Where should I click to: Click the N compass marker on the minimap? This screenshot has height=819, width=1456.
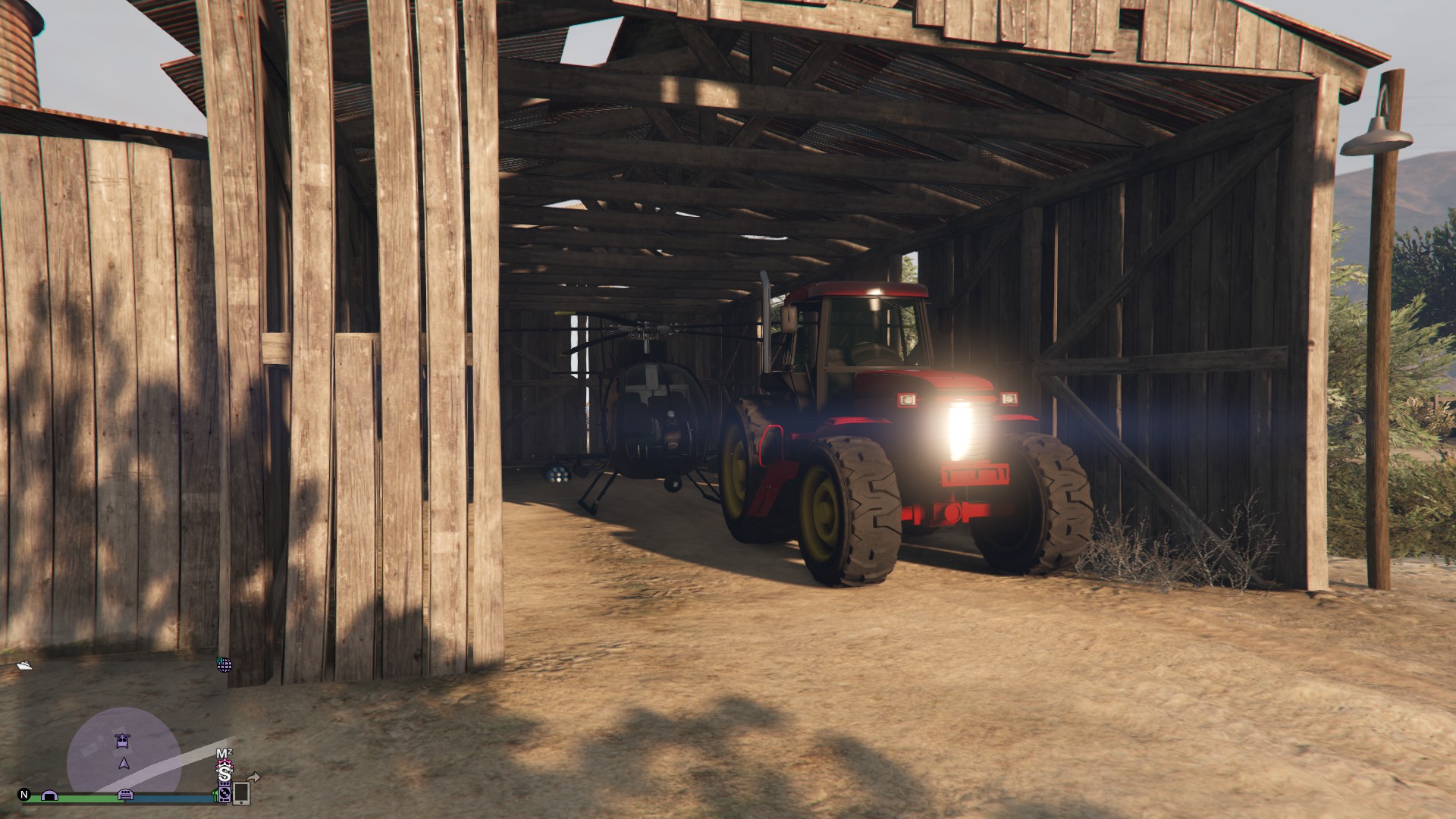(24, 795)
